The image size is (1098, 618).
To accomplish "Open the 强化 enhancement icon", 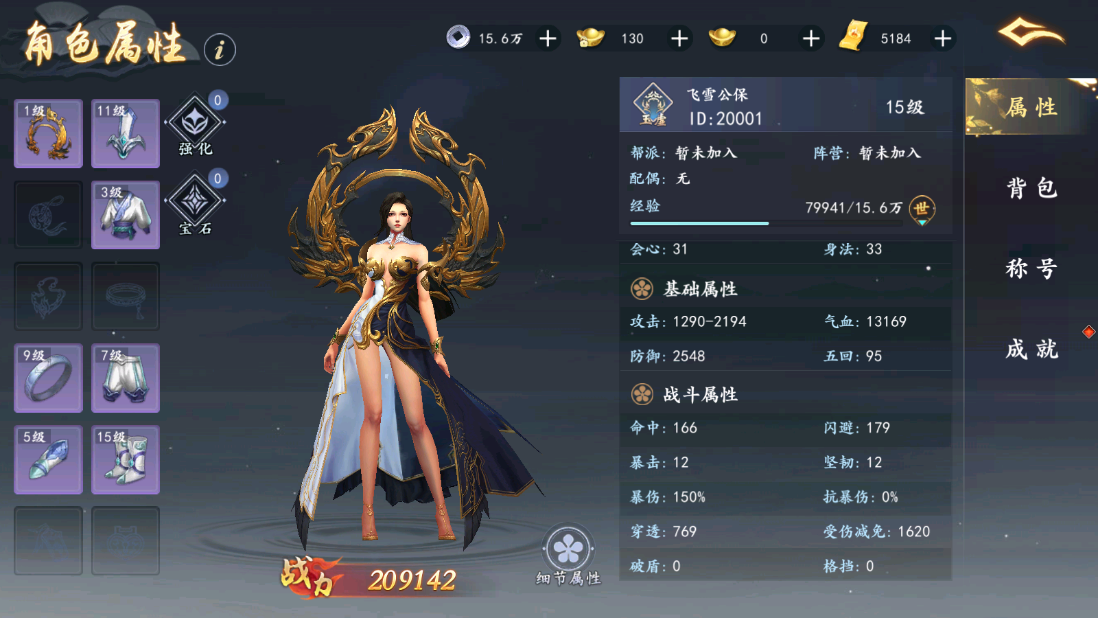I will click(195, 124).
